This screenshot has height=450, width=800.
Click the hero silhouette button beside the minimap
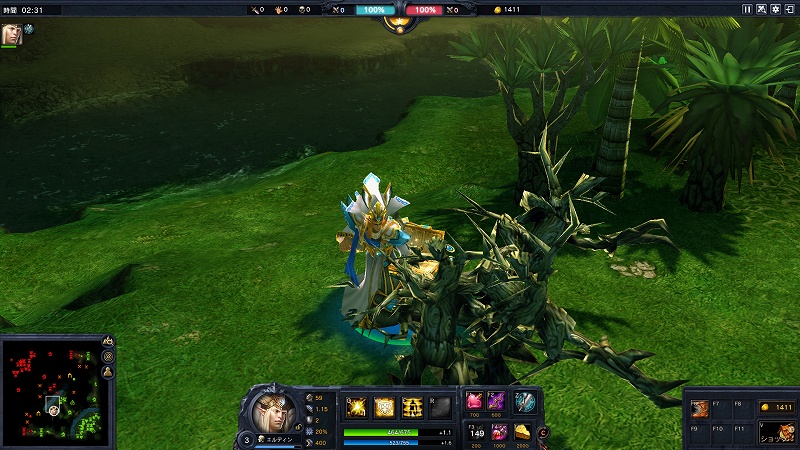107,372
